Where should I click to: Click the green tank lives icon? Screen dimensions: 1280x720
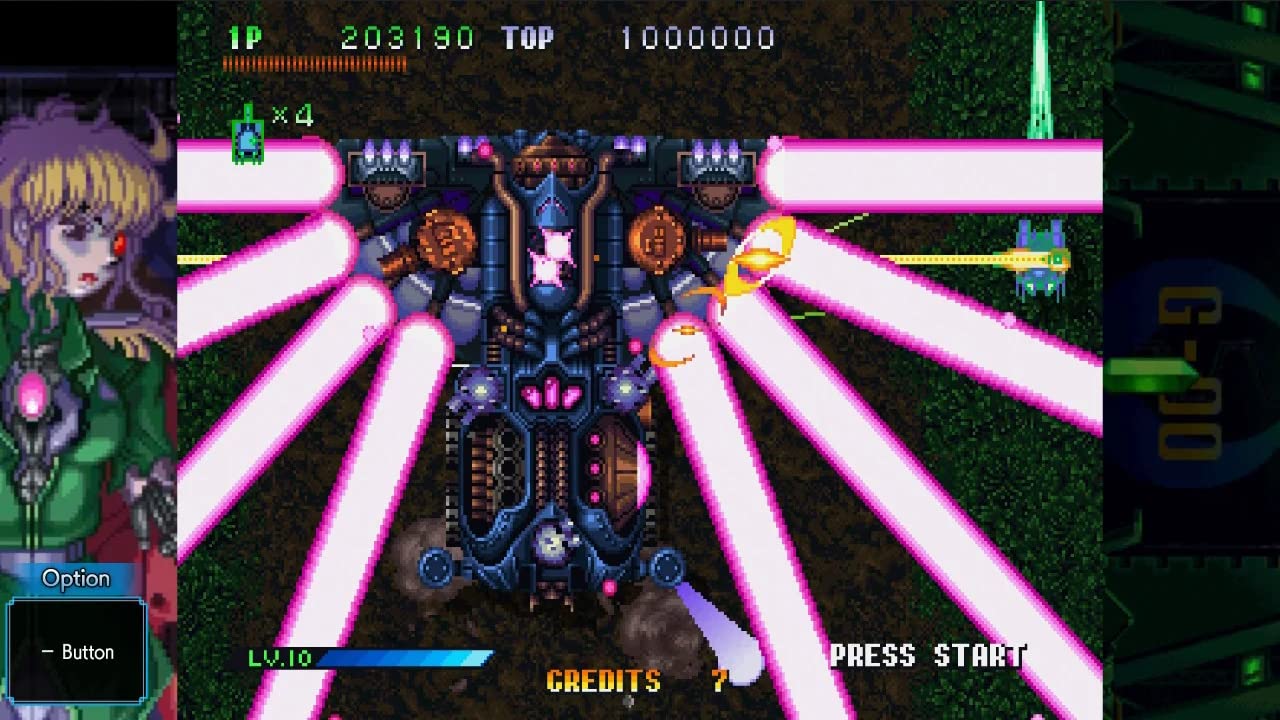coord(247,138)
